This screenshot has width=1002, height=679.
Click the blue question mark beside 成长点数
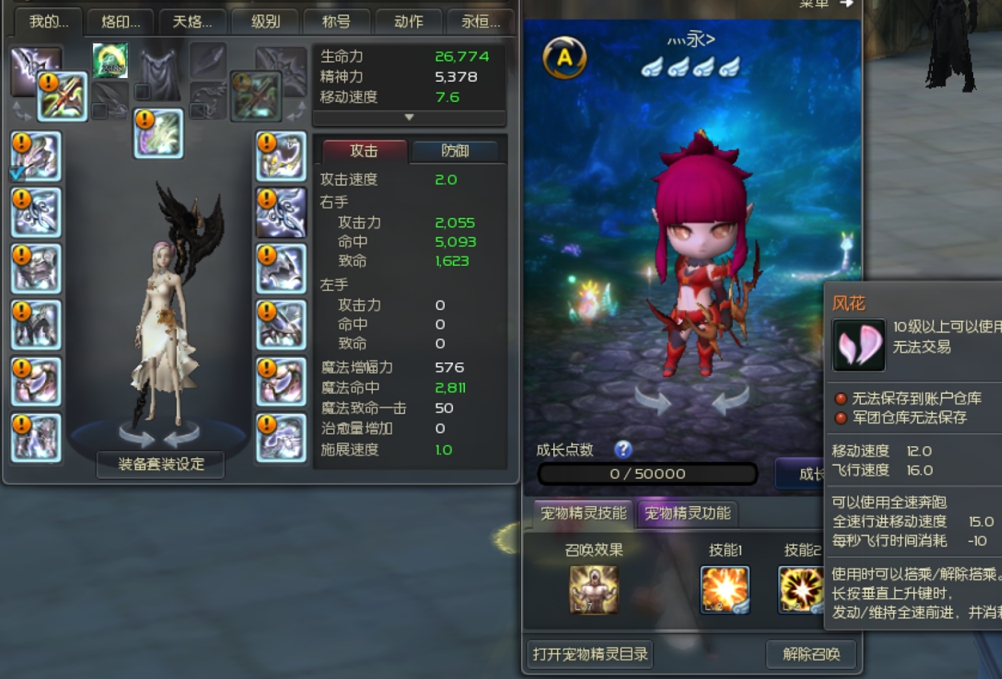pos(624,449)
